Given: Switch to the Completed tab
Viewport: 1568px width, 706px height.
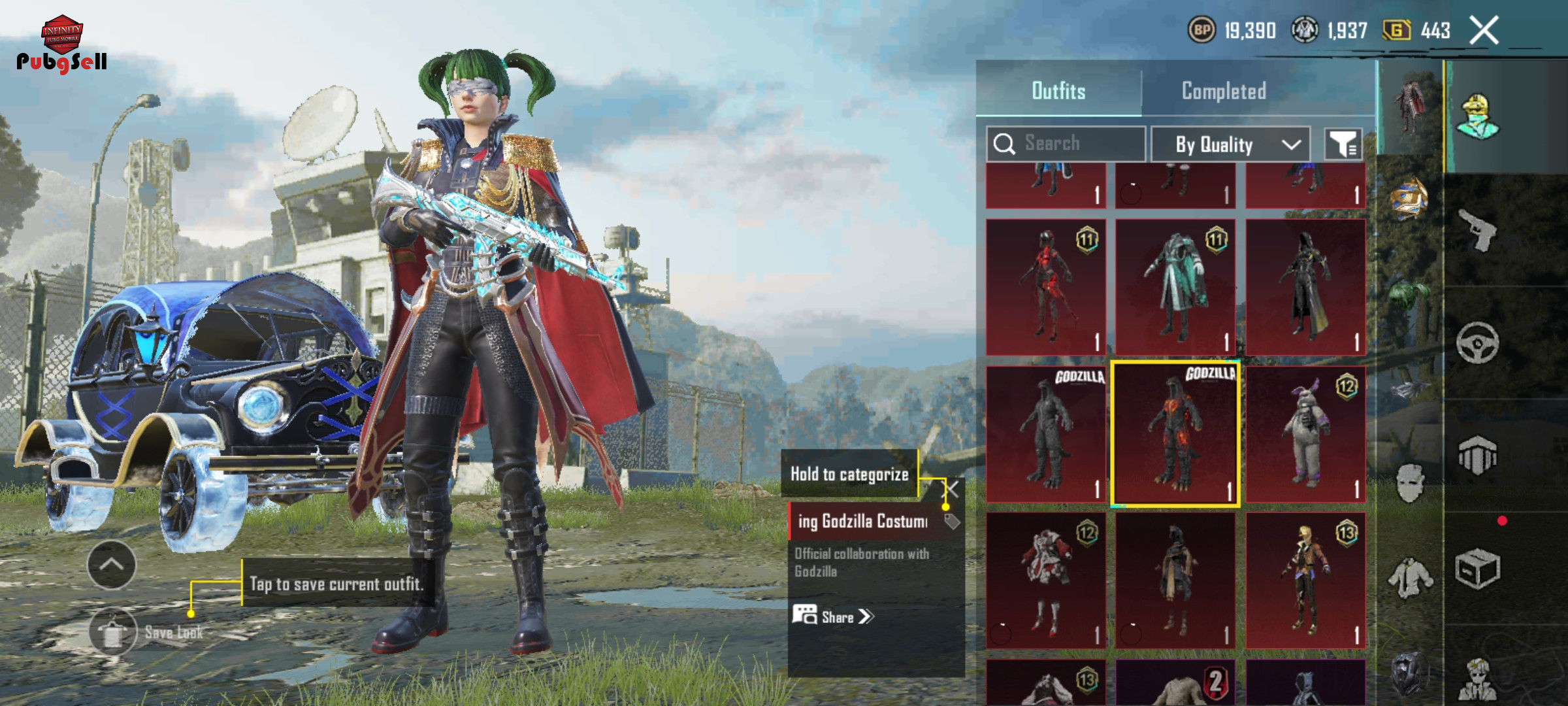Looking at the screenshot, I should (x=1224, y=91).
